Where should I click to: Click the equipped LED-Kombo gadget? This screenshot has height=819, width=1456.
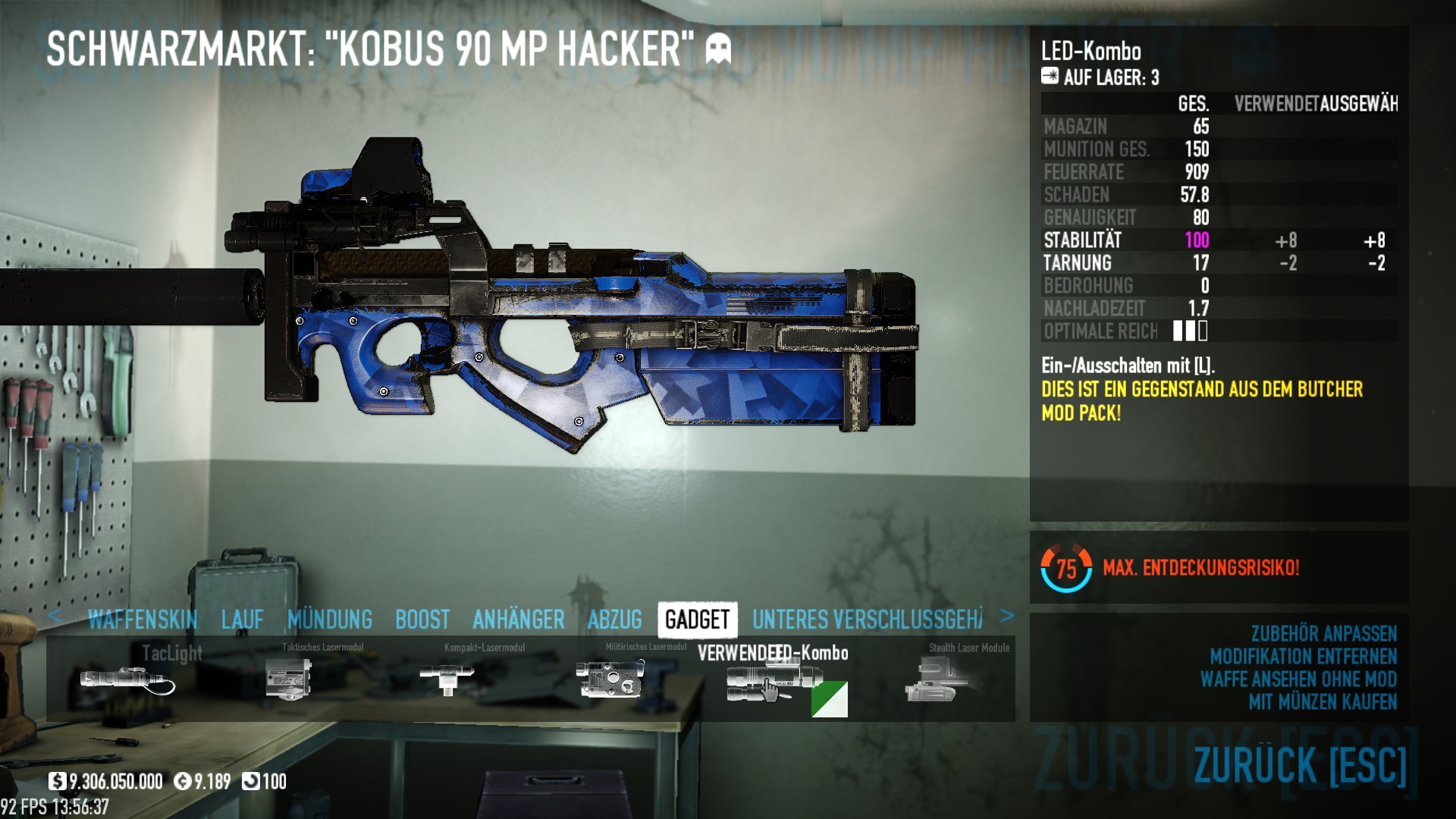(x=773, y=680)
